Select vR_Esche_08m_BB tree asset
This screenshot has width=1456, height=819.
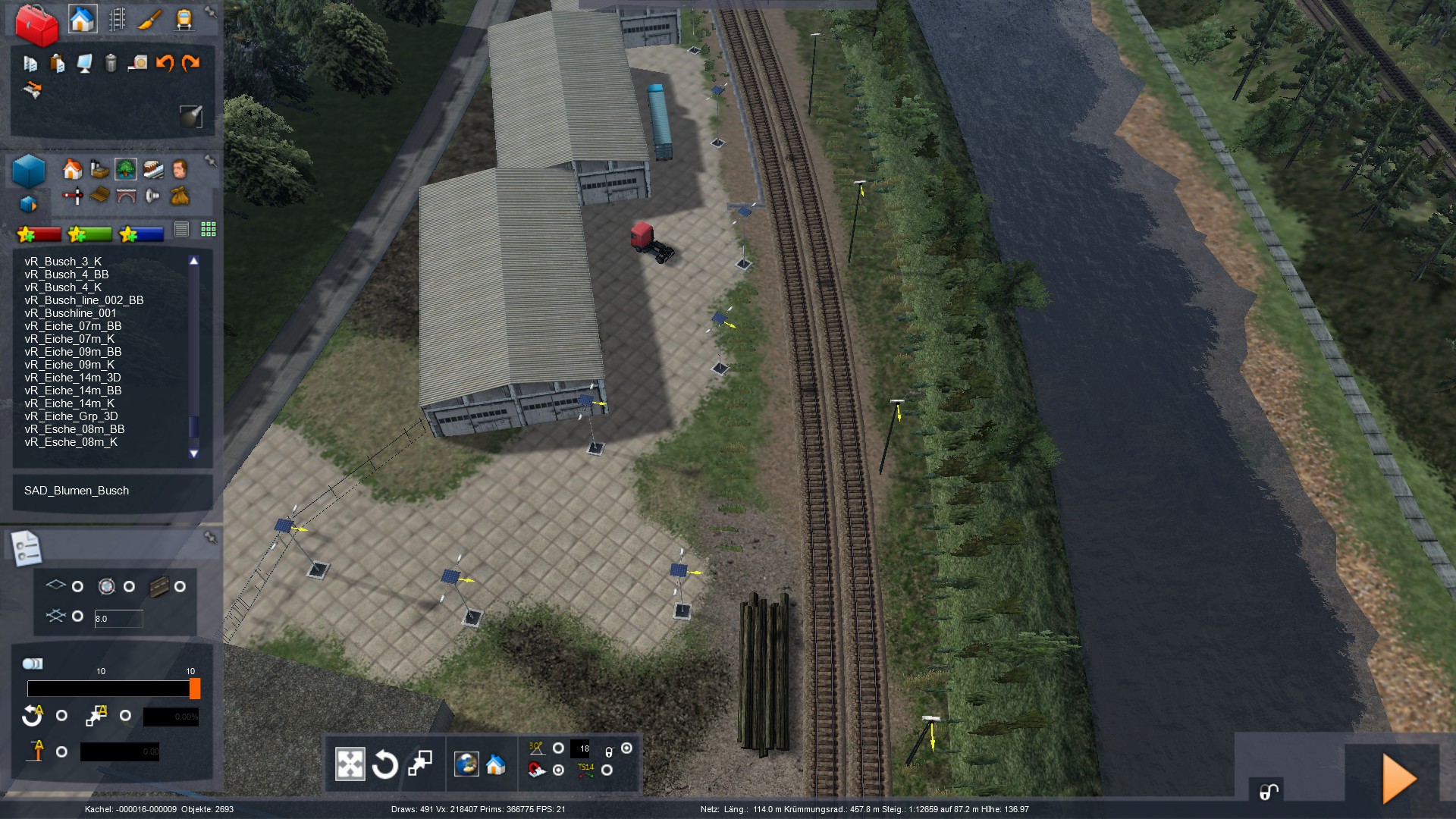74,429
